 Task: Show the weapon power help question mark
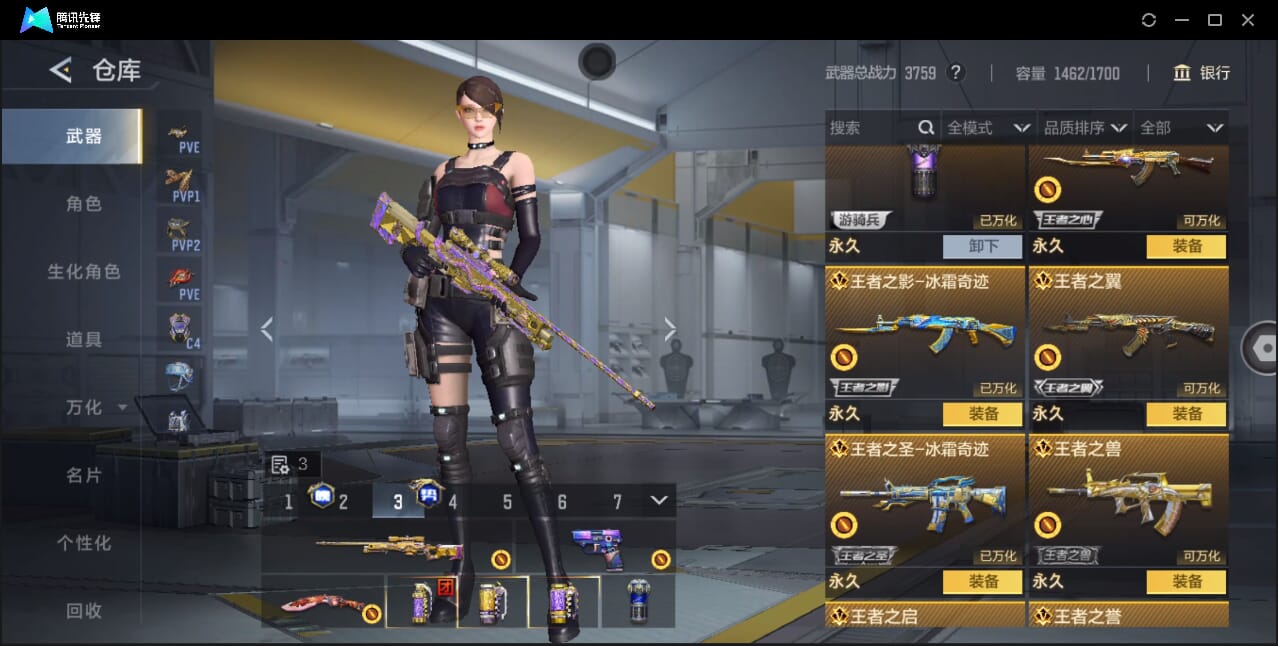tap(956, 73)
